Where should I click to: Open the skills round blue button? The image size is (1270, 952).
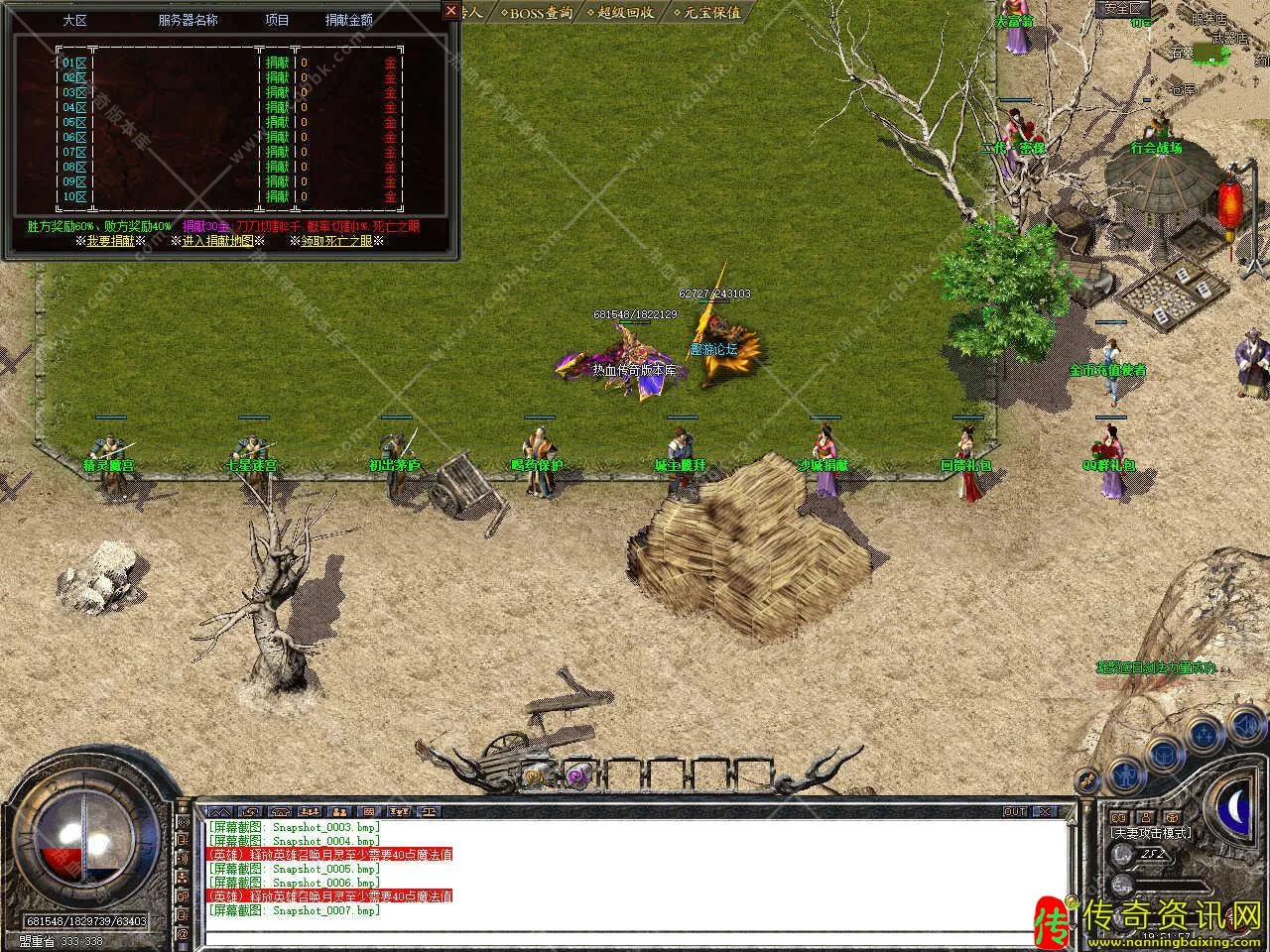[1205, 734]
